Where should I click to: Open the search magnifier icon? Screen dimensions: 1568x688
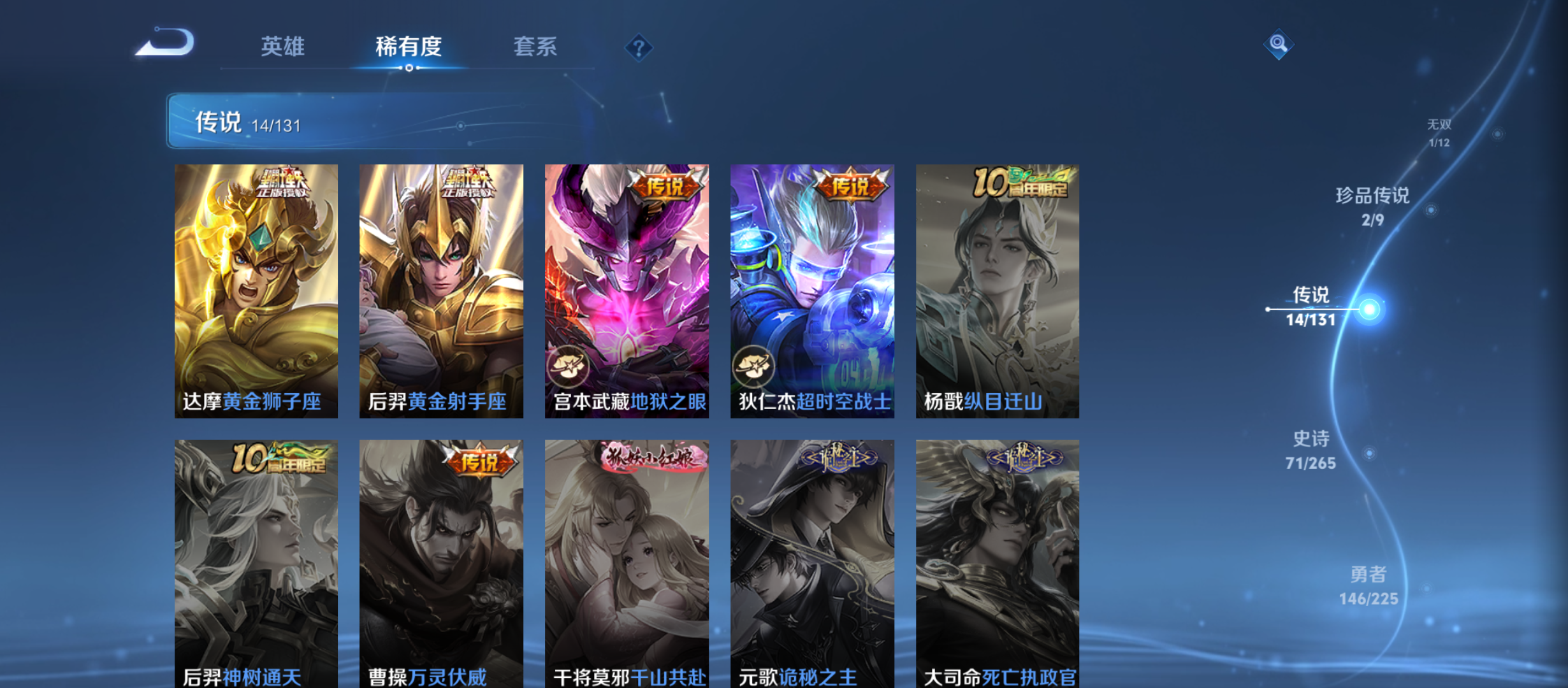coord(1277,45)
